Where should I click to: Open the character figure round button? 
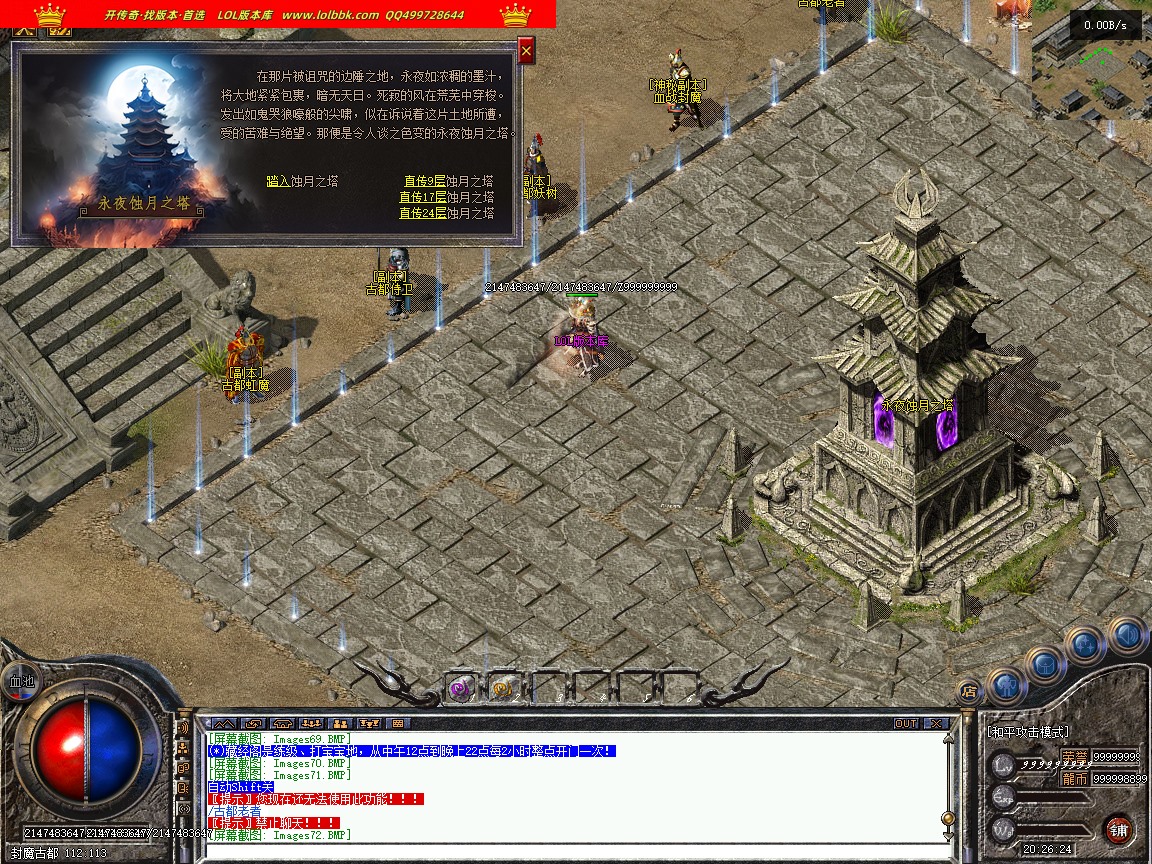tap(1007, 684)
